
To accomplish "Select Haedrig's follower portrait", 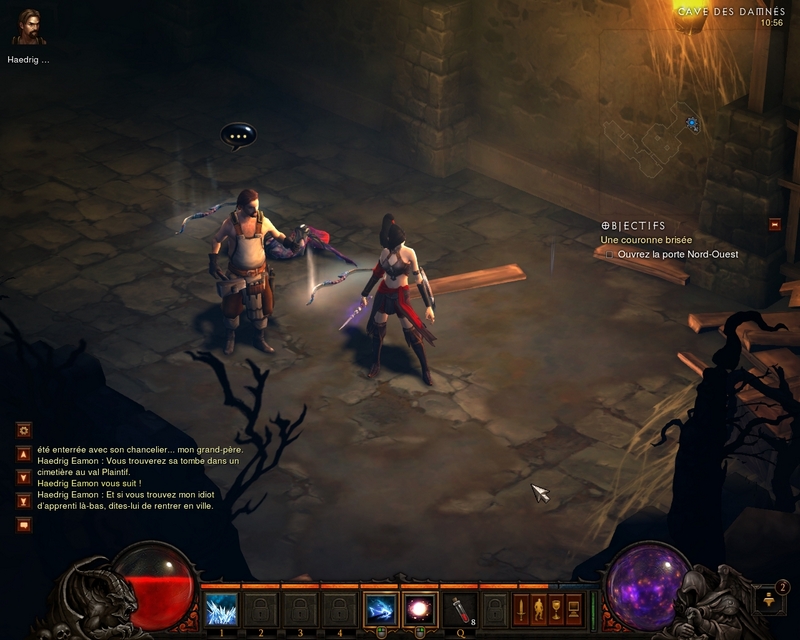I will 29,28.
